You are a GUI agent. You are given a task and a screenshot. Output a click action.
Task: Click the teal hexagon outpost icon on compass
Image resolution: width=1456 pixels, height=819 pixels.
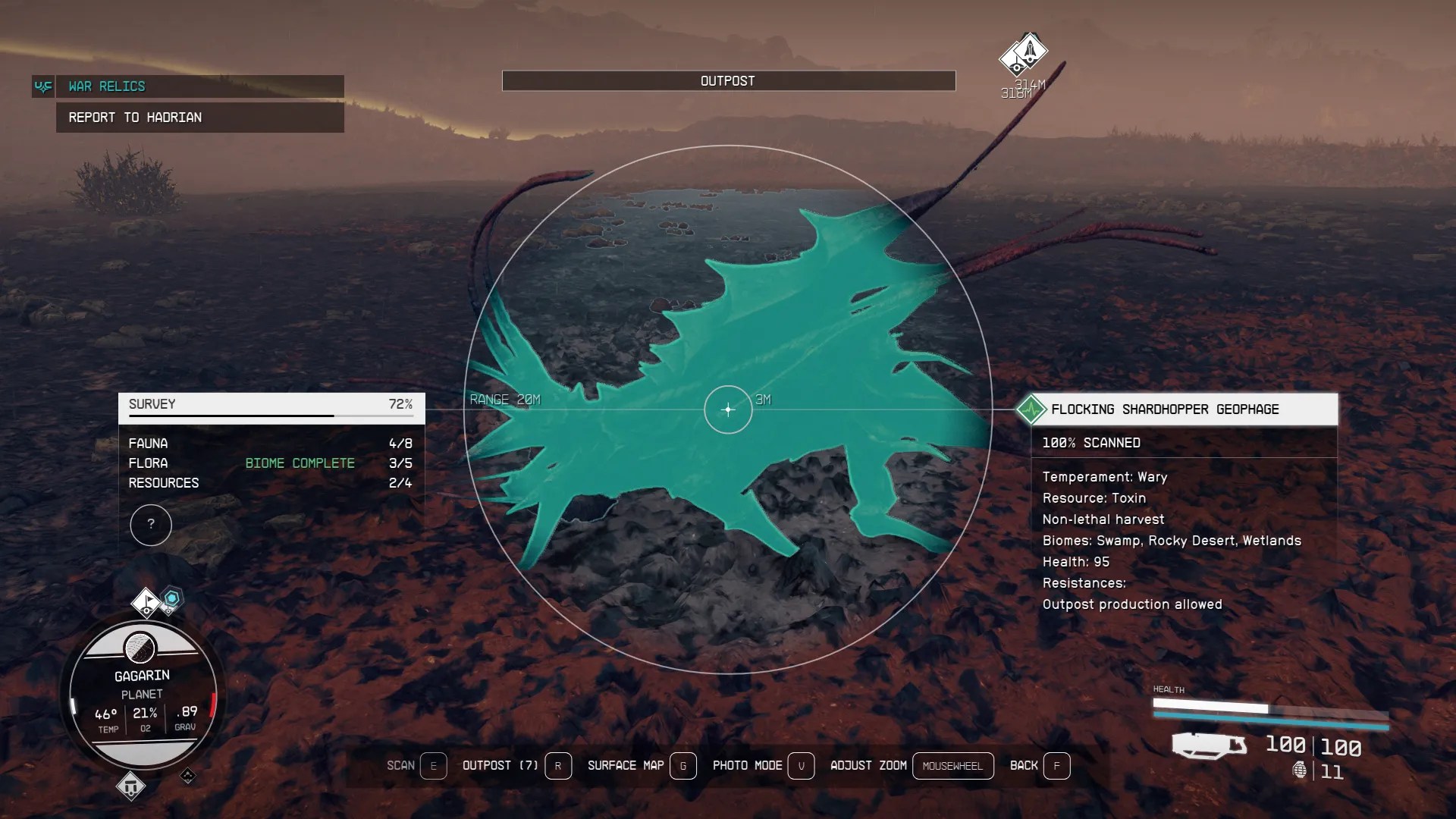pyautogui.click(x=173, y=599)
